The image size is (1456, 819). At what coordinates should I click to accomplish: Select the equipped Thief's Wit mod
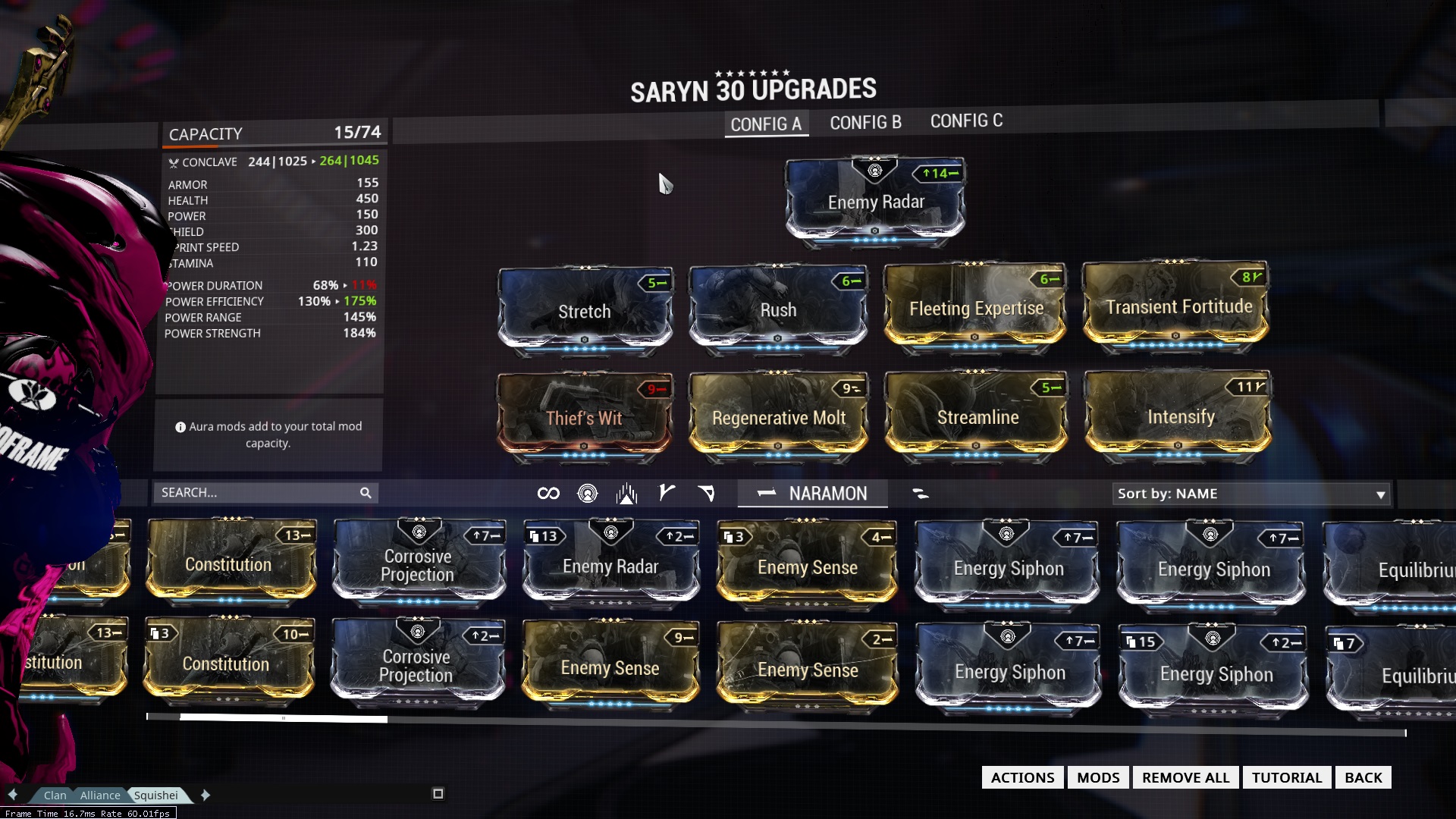tap(584, 418)
